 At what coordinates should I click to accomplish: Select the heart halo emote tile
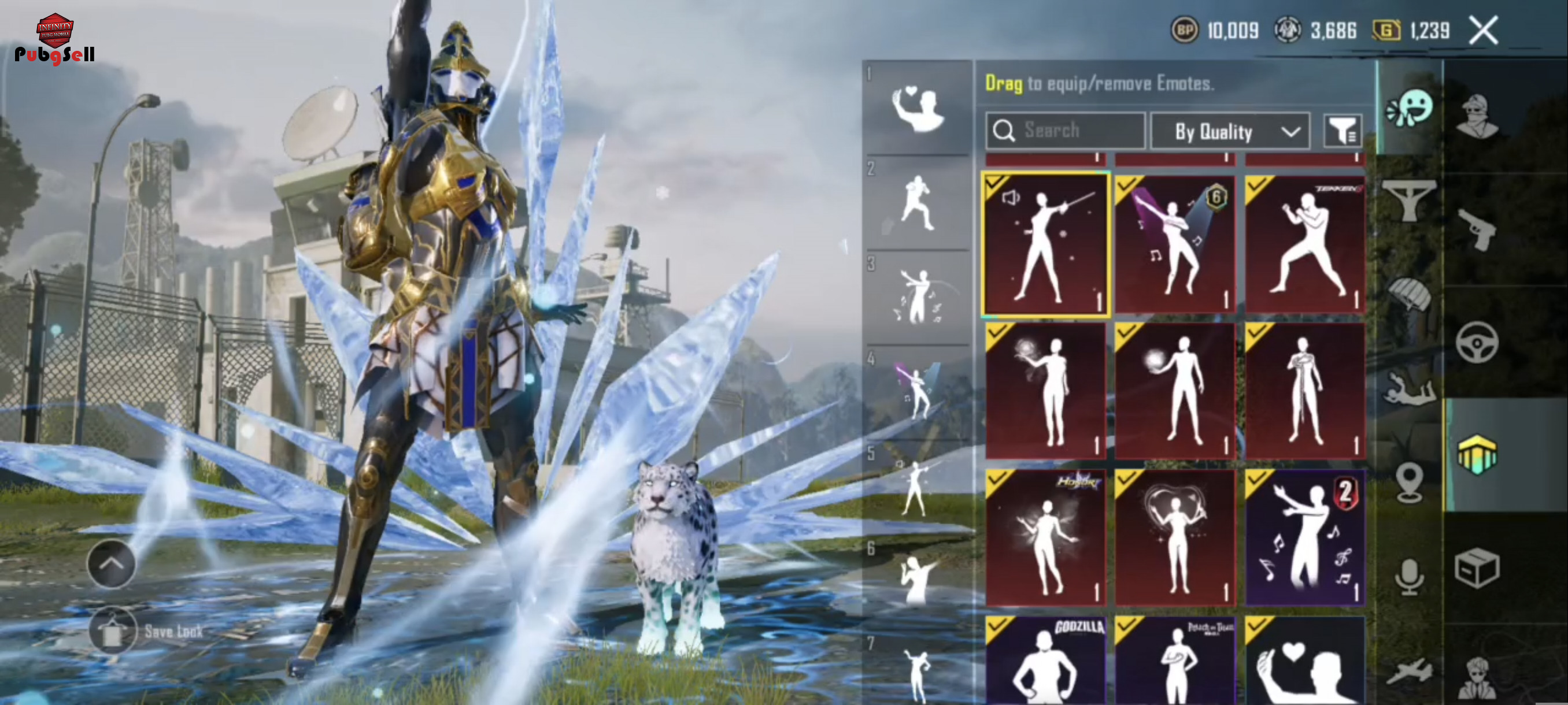point(1175,538)
